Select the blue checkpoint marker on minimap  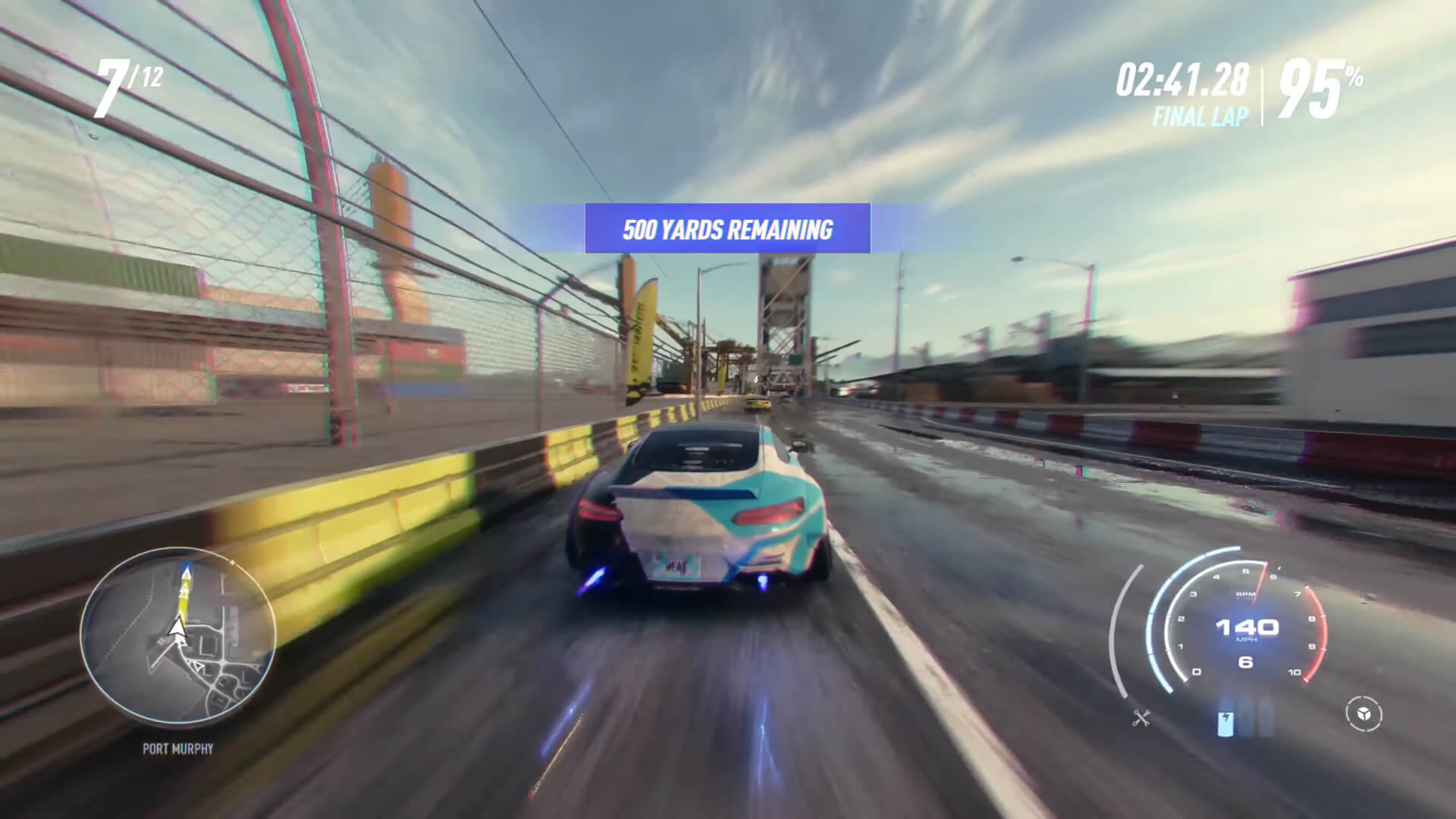click(187, 570)
